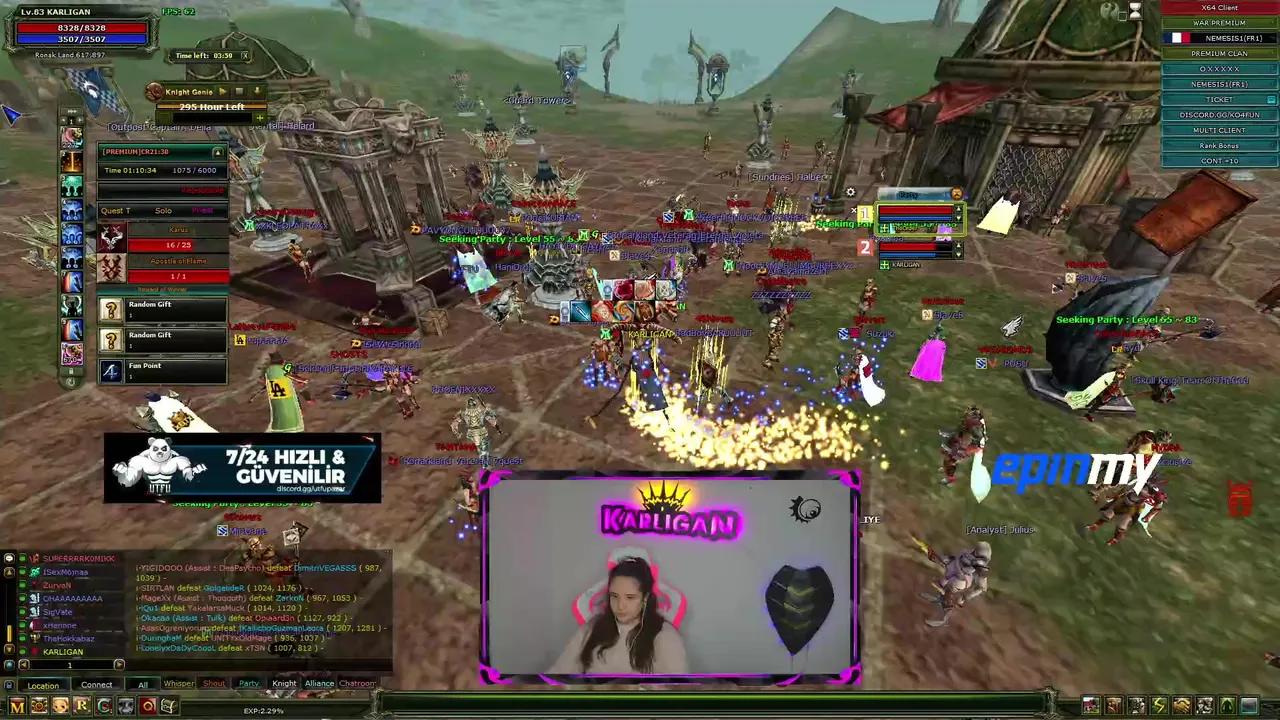Click the red R hotbar icon
The width and height of the screenshot is (1280, 720).
pos(81,705)
